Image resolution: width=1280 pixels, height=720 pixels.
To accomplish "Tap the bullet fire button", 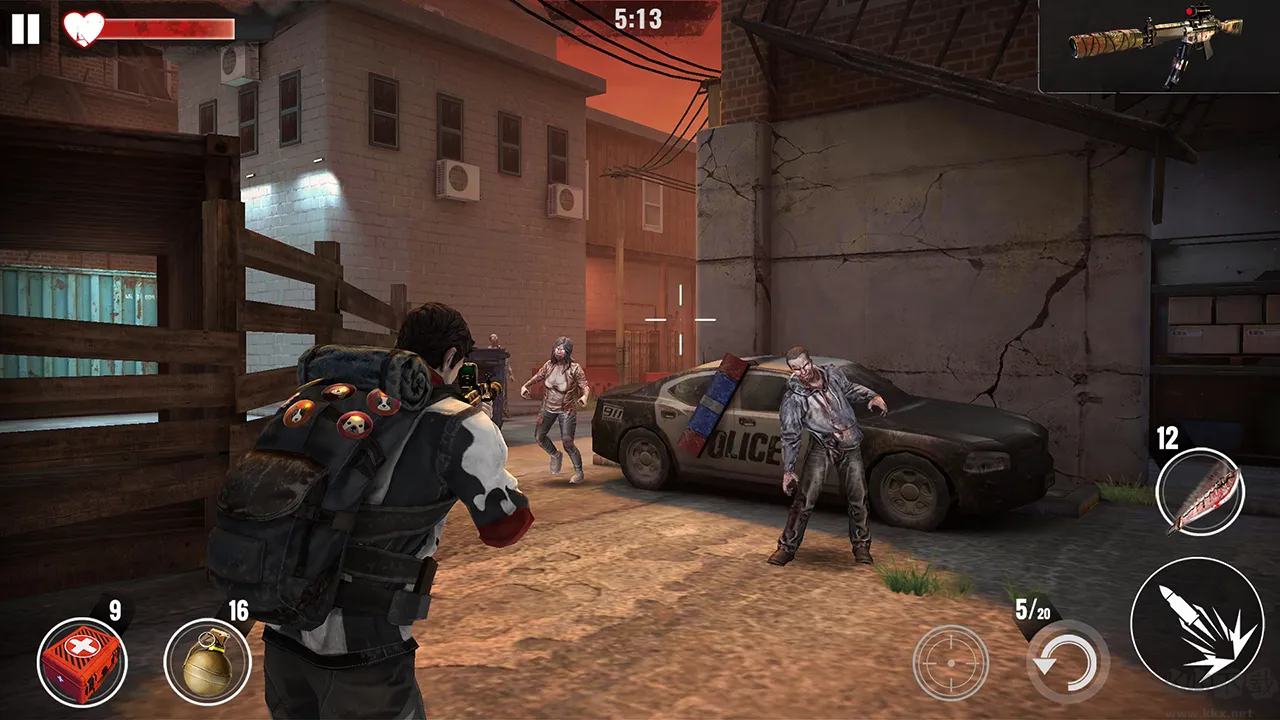I will click(1196, 623).
